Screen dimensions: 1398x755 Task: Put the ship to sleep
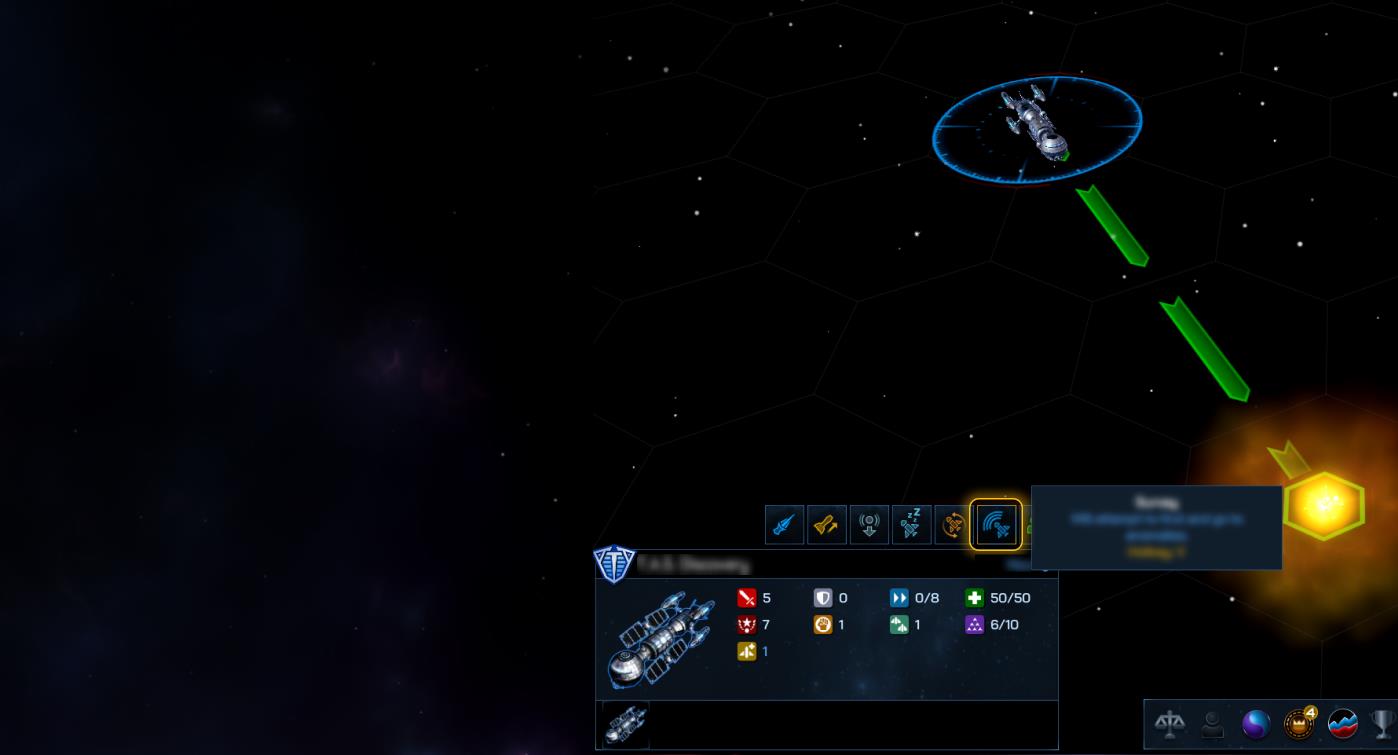911,525
